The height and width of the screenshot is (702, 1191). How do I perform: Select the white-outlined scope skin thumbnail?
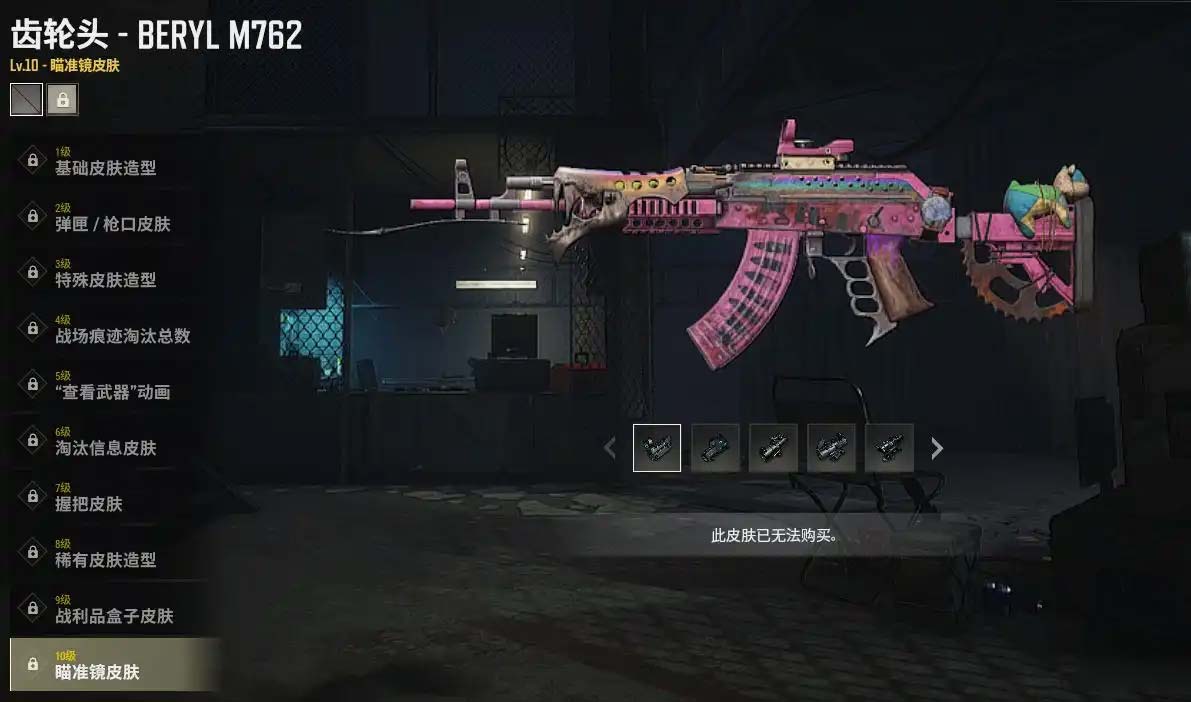point(657,448)
